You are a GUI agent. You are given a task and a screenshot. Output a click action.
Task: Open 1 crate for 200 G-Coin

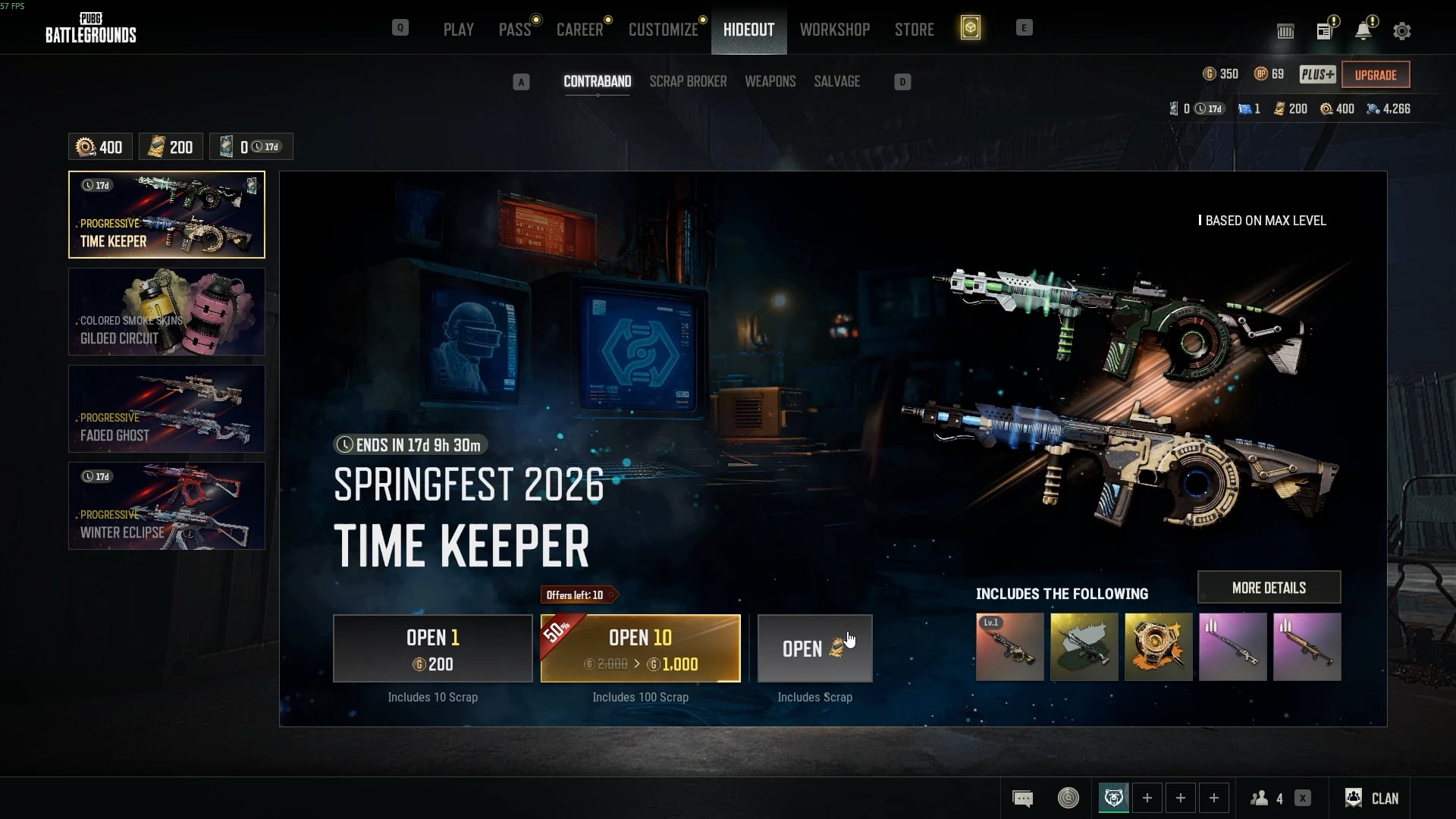pos(433,648)
